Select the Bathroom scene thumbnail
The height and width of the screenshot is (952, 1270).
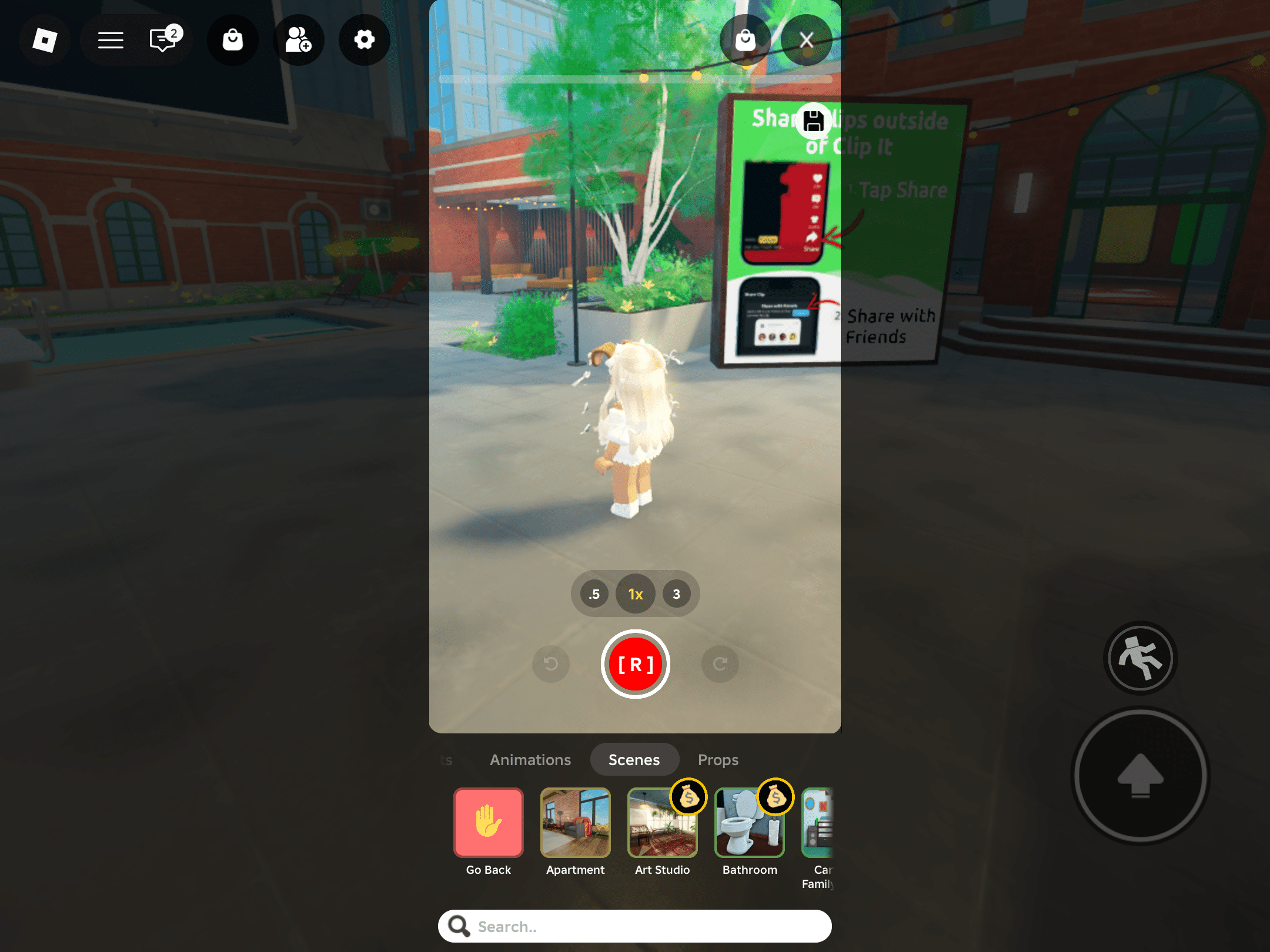pos(749,823)
